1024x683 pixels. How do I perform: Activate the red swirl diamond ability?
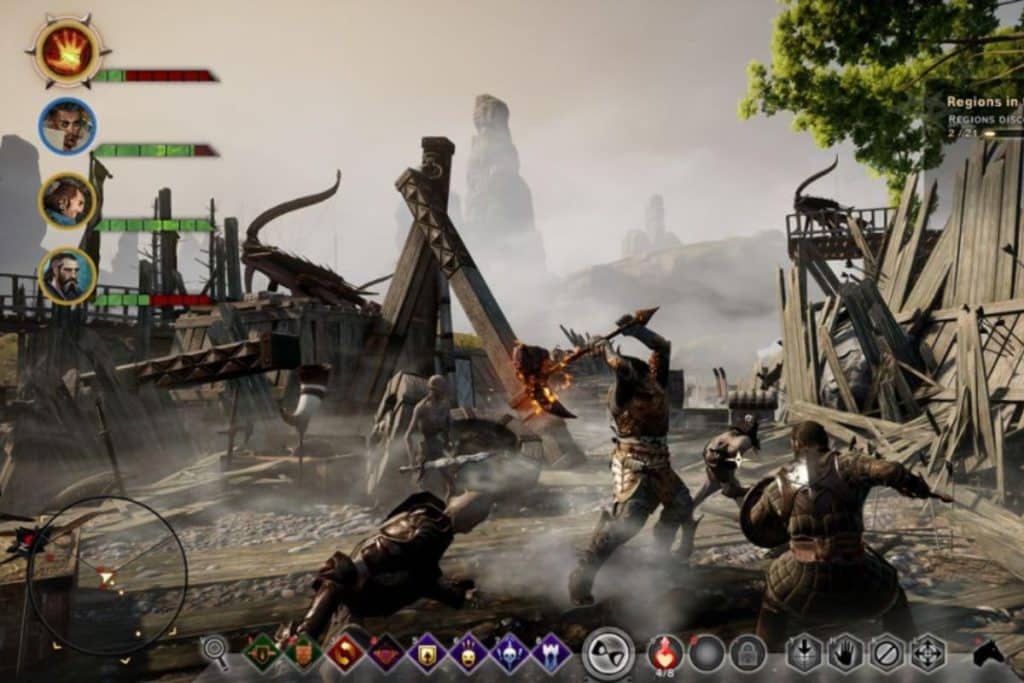click(345, 653)
